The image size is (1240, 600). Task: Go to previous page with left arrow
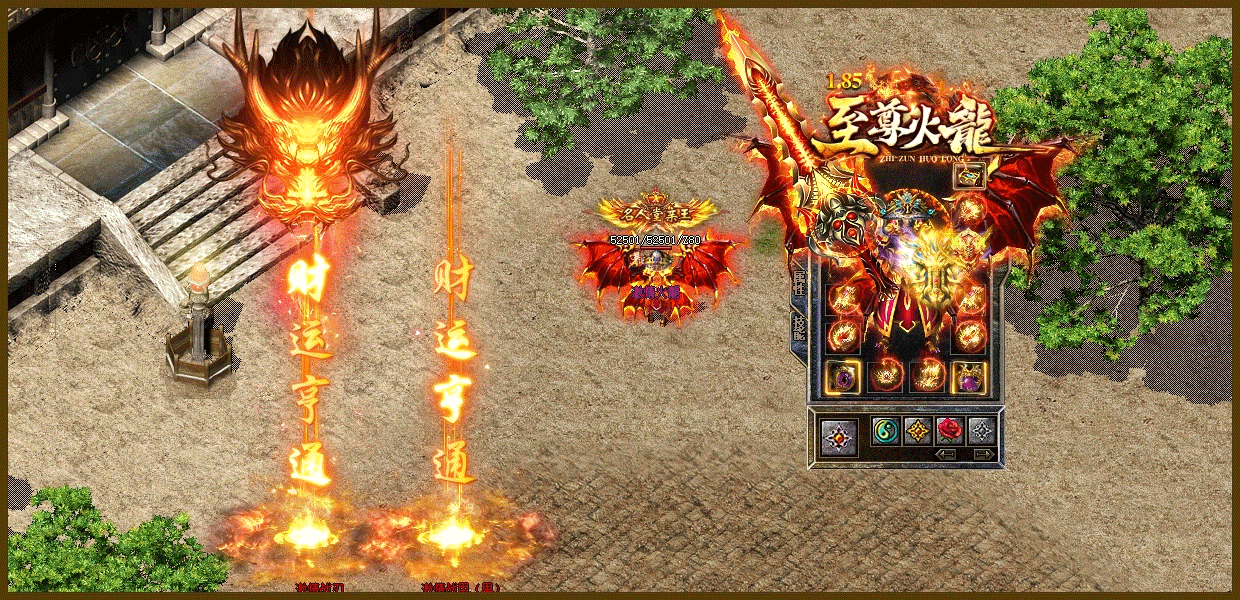(x=947, y=454)
